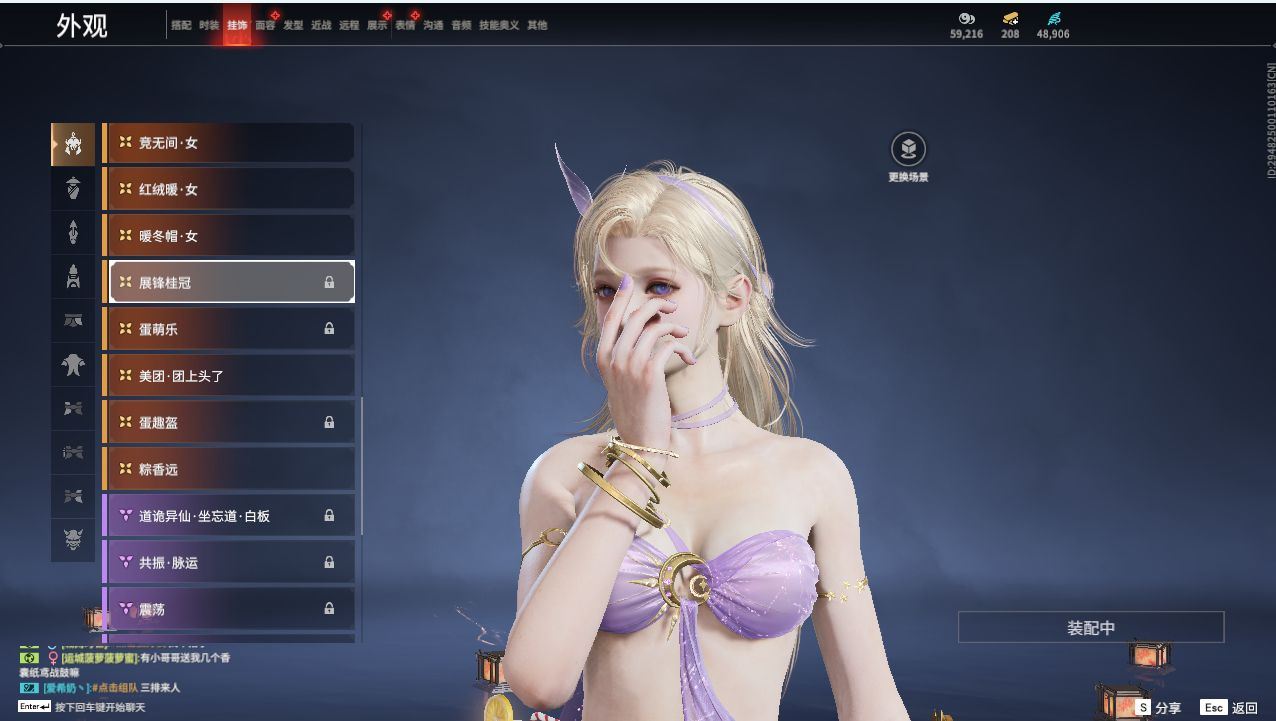1276x721 pixels.
Task: Select the 粽香远 accessory
Action: [x=229, y=469]
